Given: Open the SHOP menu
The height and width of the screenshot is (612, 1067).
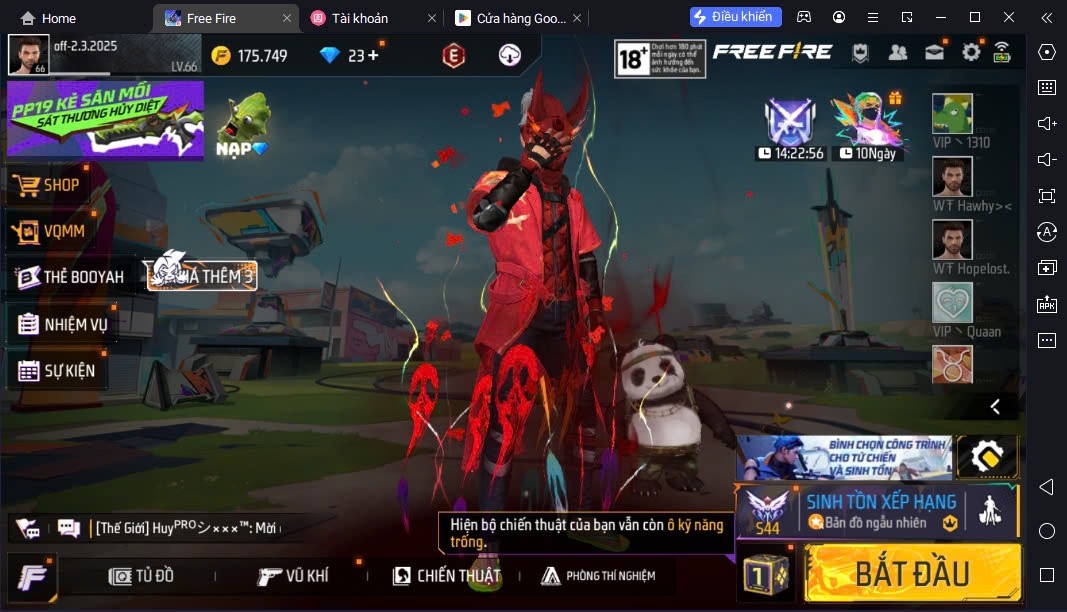Looking at the screenshot, I should tap(59, 185).
